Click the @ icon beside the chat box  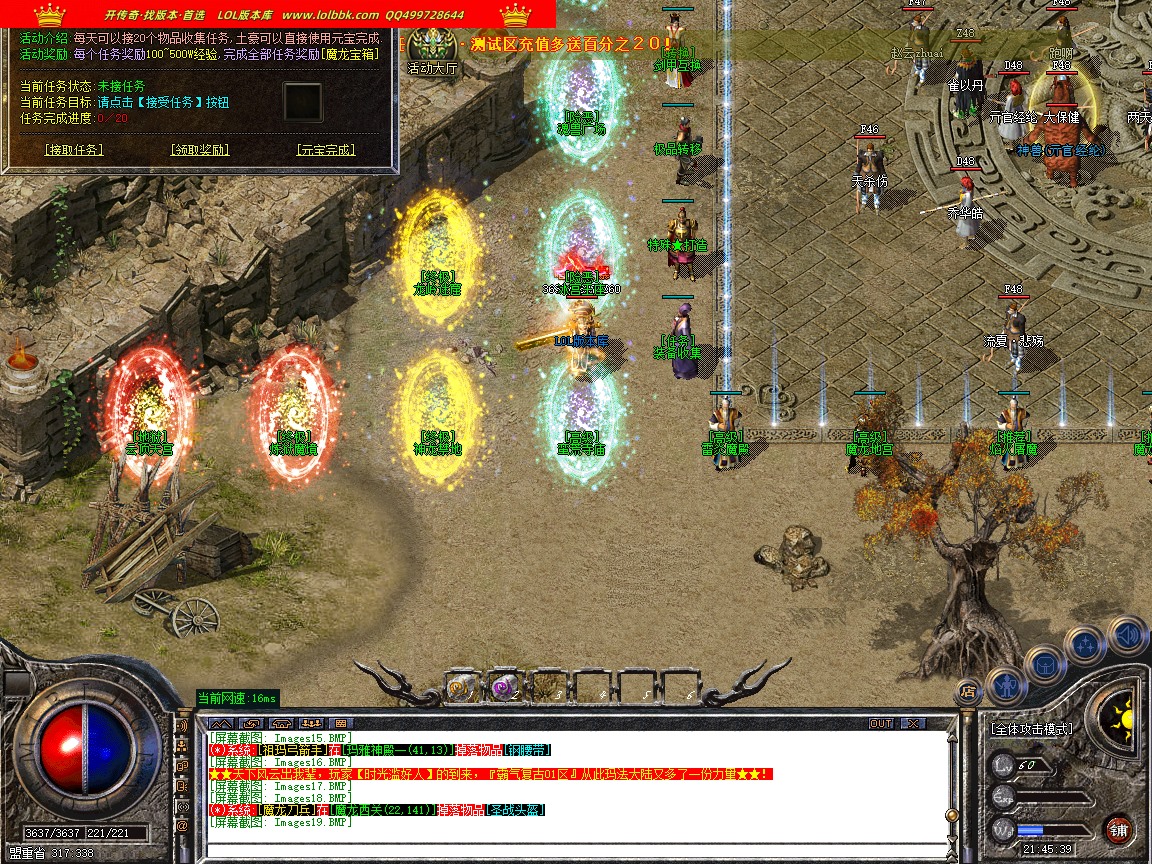click(183, 827)
